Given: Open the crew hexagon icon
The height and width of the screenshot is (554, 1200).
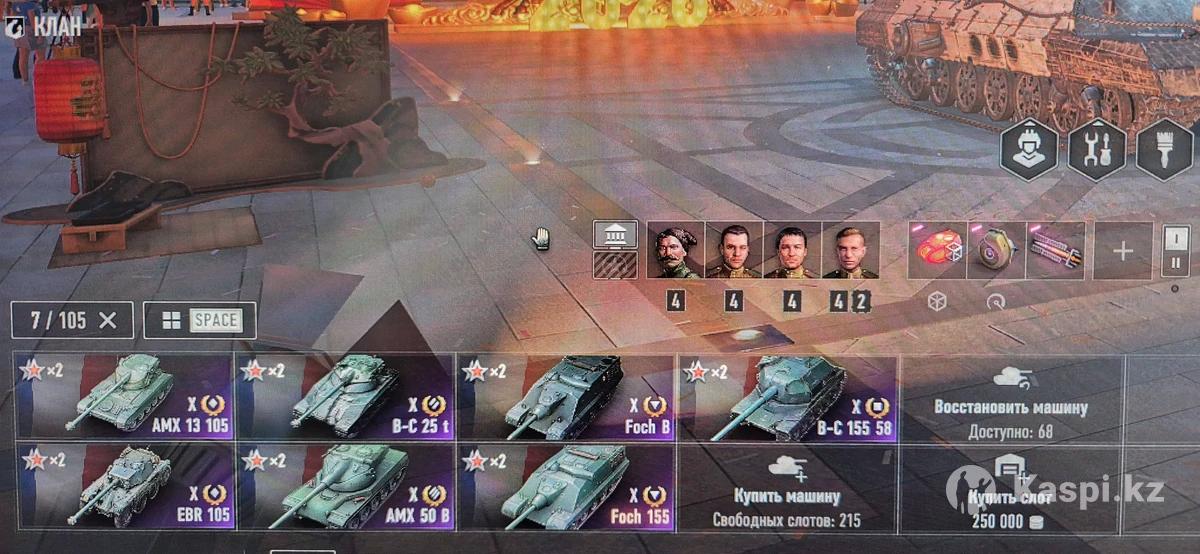Looking at the screenshot, I should click(x=1030, y=150).
